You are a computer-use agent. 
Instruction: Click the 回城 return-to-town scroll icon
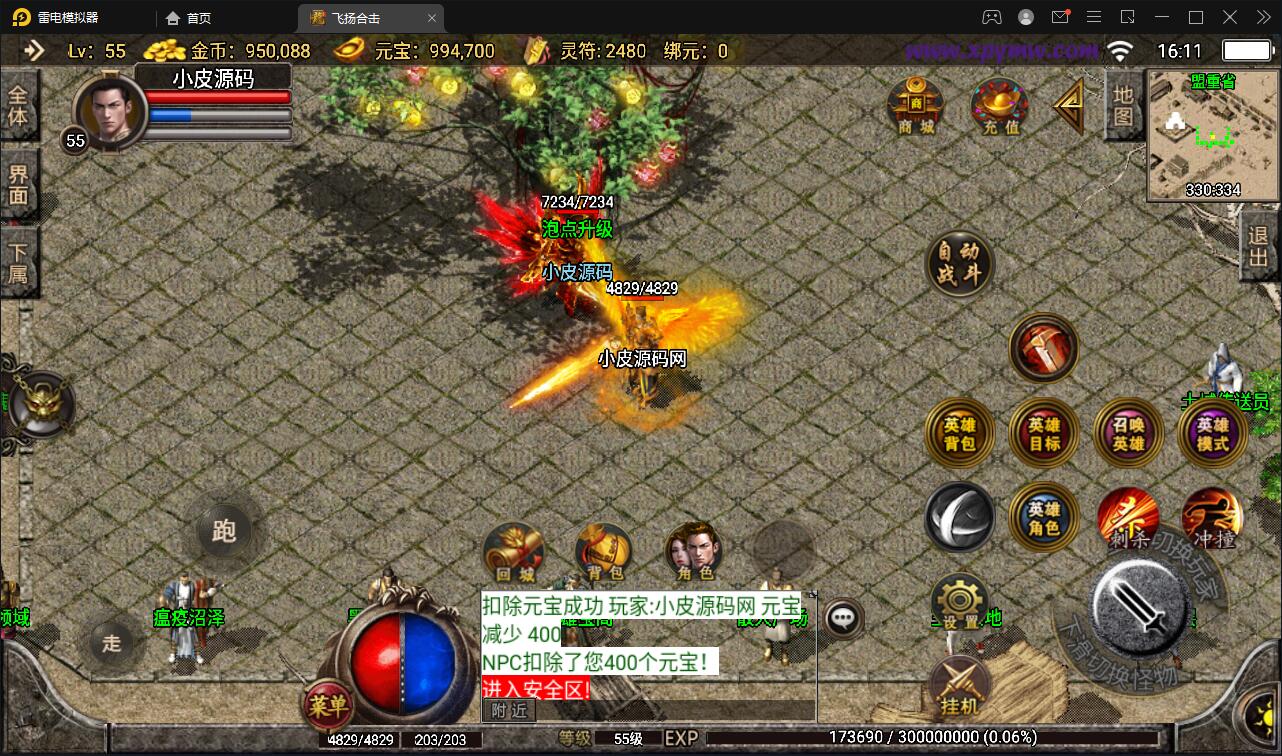pyautogui.click(x=516, y=551)
